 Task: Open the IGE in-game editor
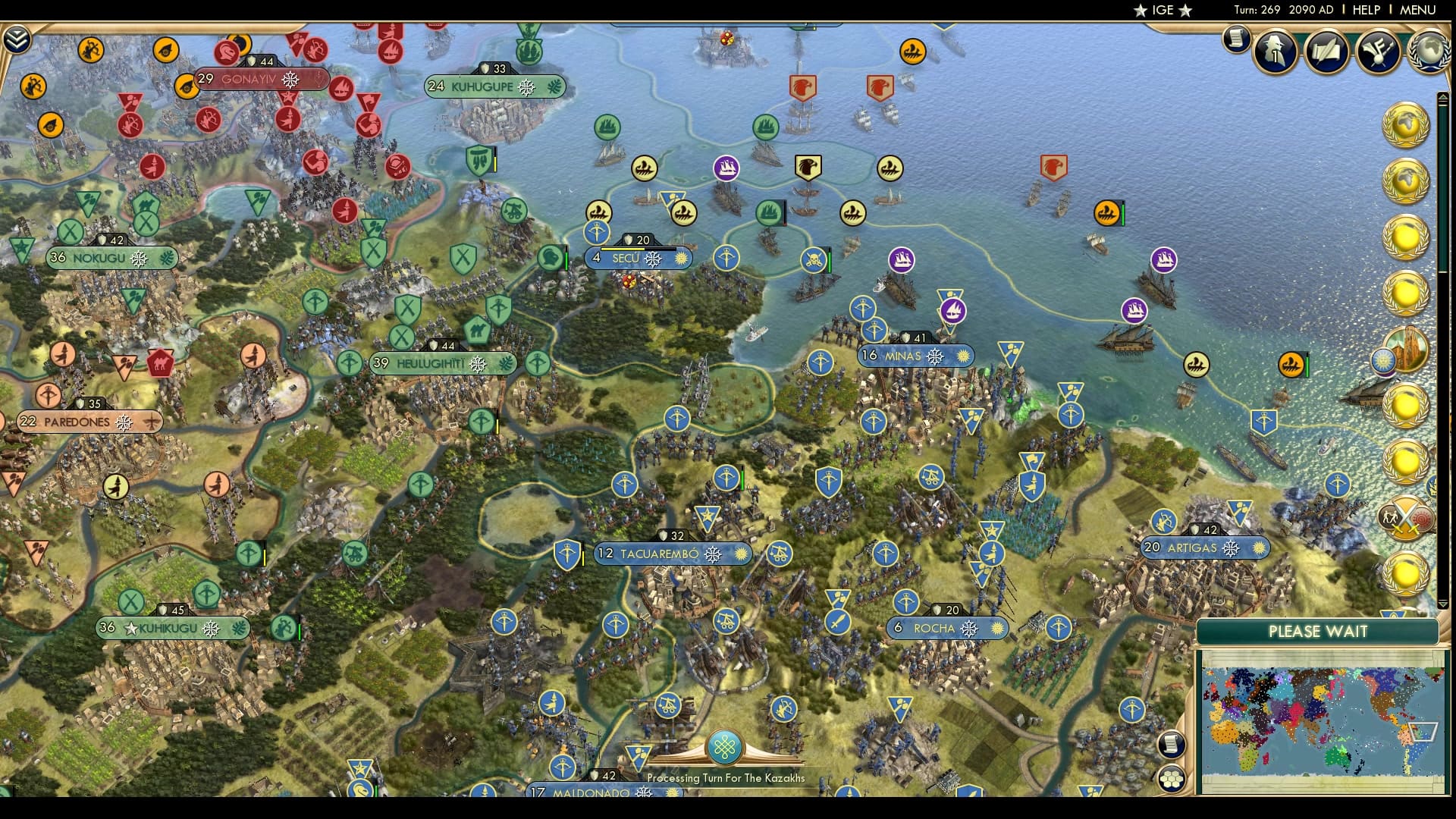coord(1163,10)
